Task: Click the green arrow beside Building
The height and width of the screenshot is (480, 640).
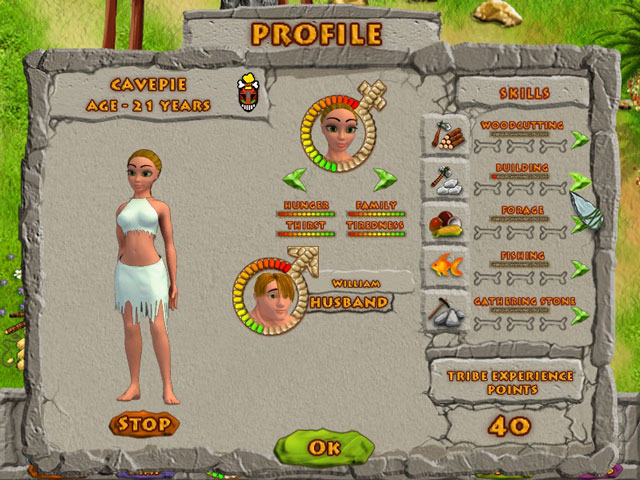Action: click(x=579, y=182)
